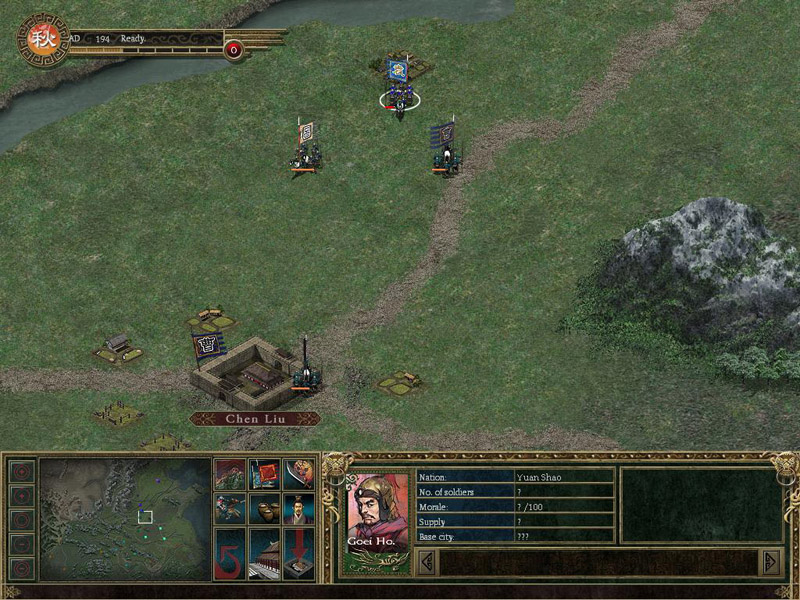Activate the red return arrow command
This screenshot has height=600, width=800.
click(229, 554)
